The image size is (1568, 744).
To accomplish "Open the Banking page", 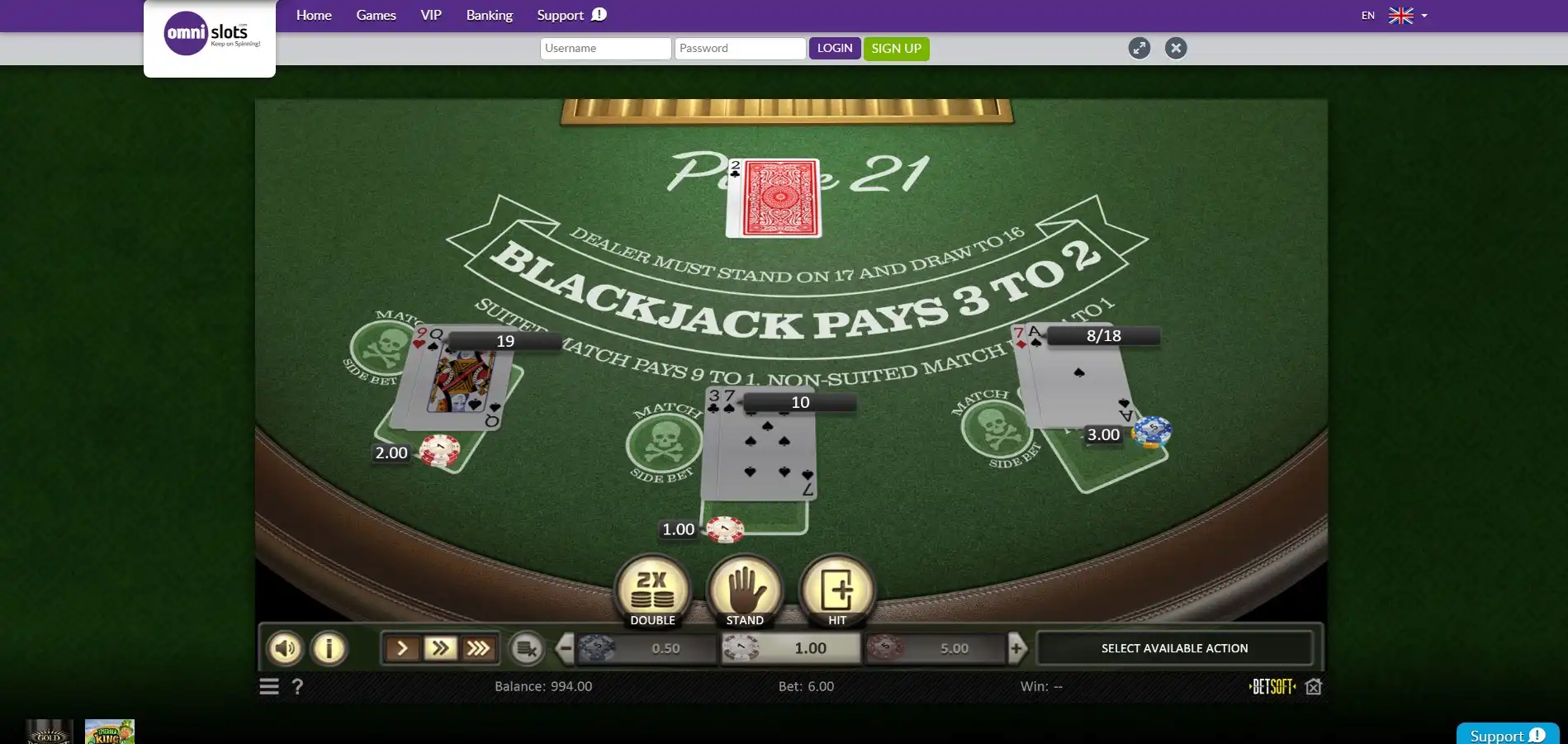I will (489, 15).
